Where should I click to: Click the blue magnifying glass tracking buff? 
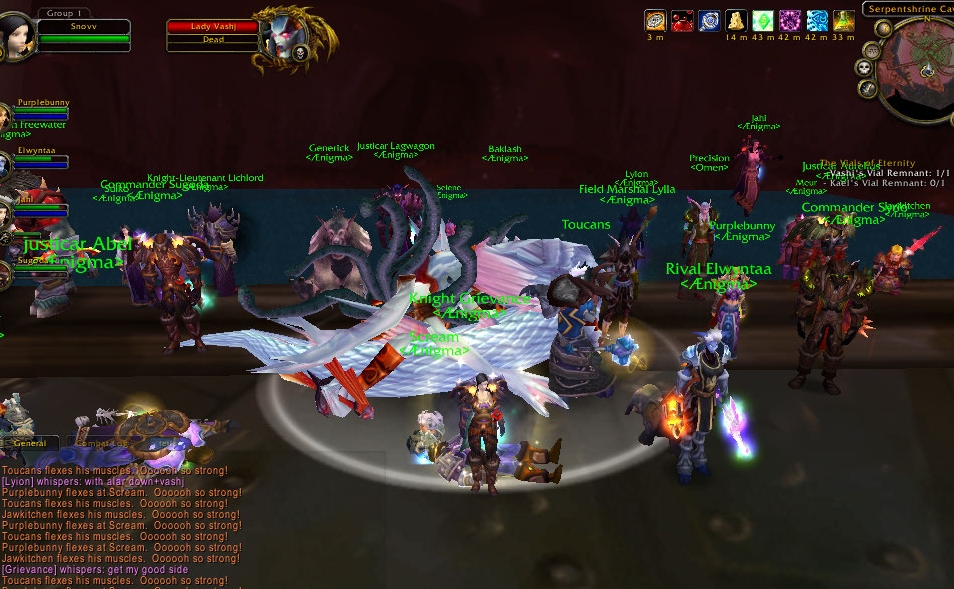pyautogui.click(x=709, y=20)
